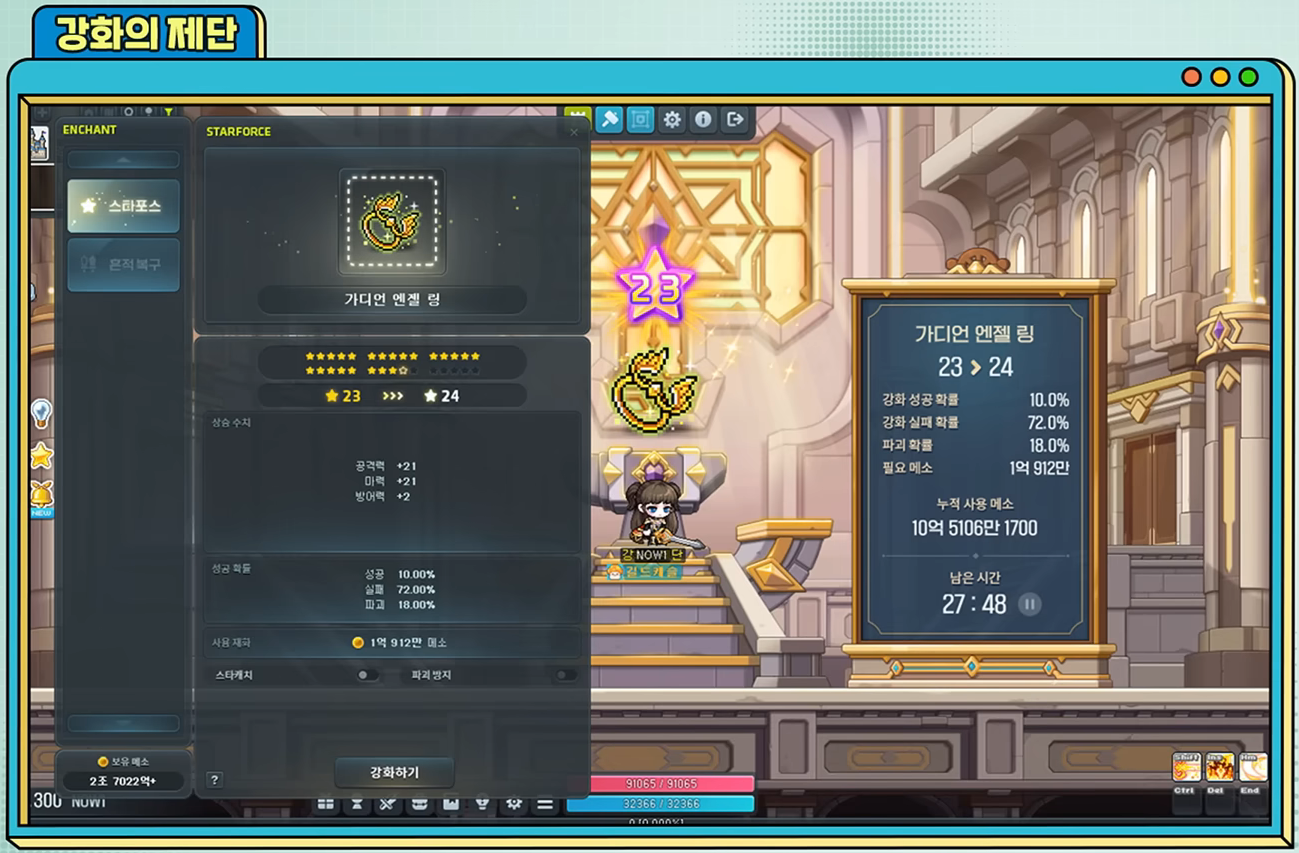Image resolution: width=1299 pixels, height=853 pixels.
Task: Open the lightbulb notification icon
Action: click(41, 412)
